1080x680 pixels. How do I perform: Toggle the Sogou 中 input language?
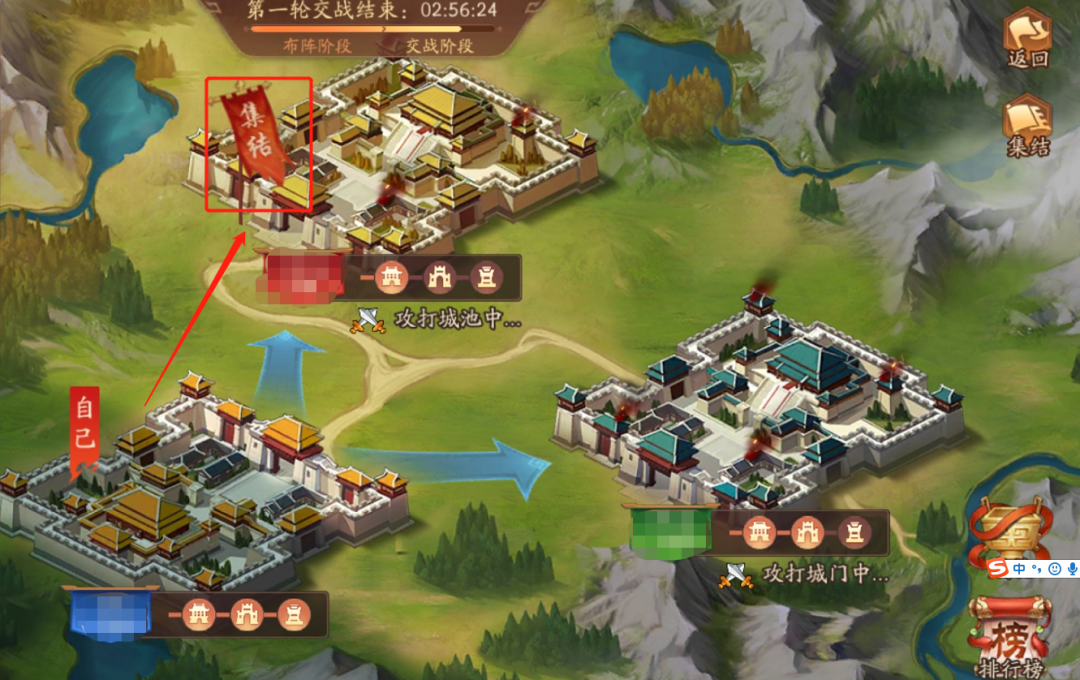pos(1018,568)
